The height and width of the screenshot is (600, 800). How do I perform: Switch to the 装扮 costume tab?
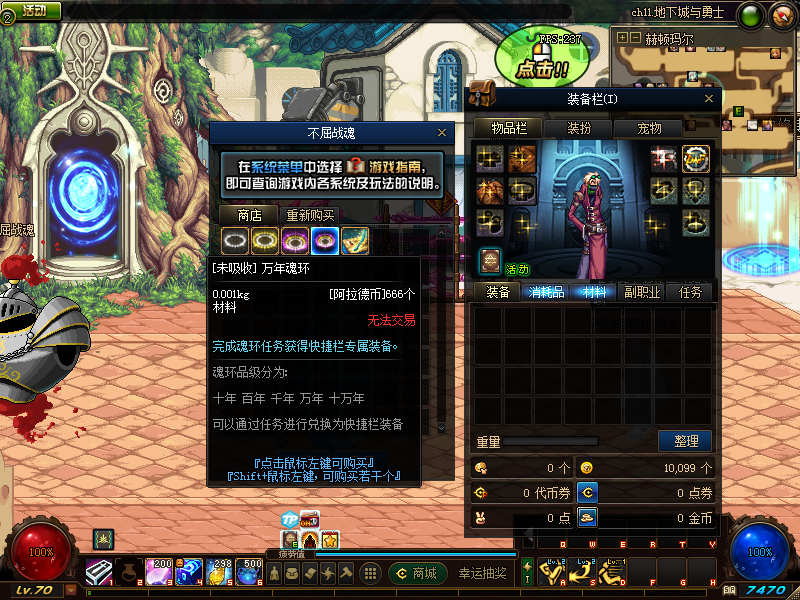click(579, 129)
